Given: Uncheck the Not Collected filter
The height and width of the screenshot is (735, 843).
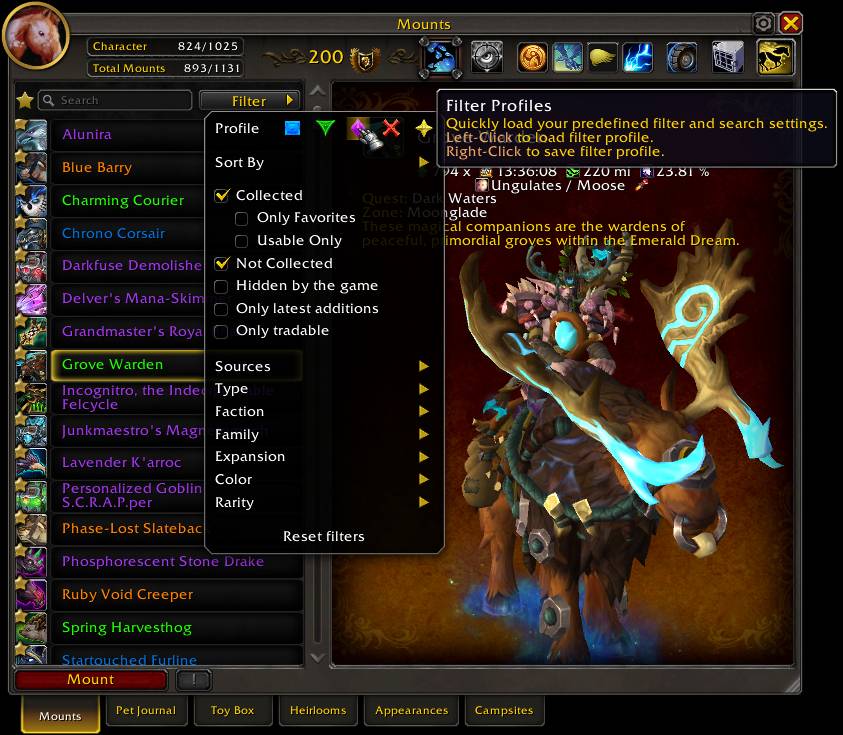Looking at the screenshot, I should (222, 264).
